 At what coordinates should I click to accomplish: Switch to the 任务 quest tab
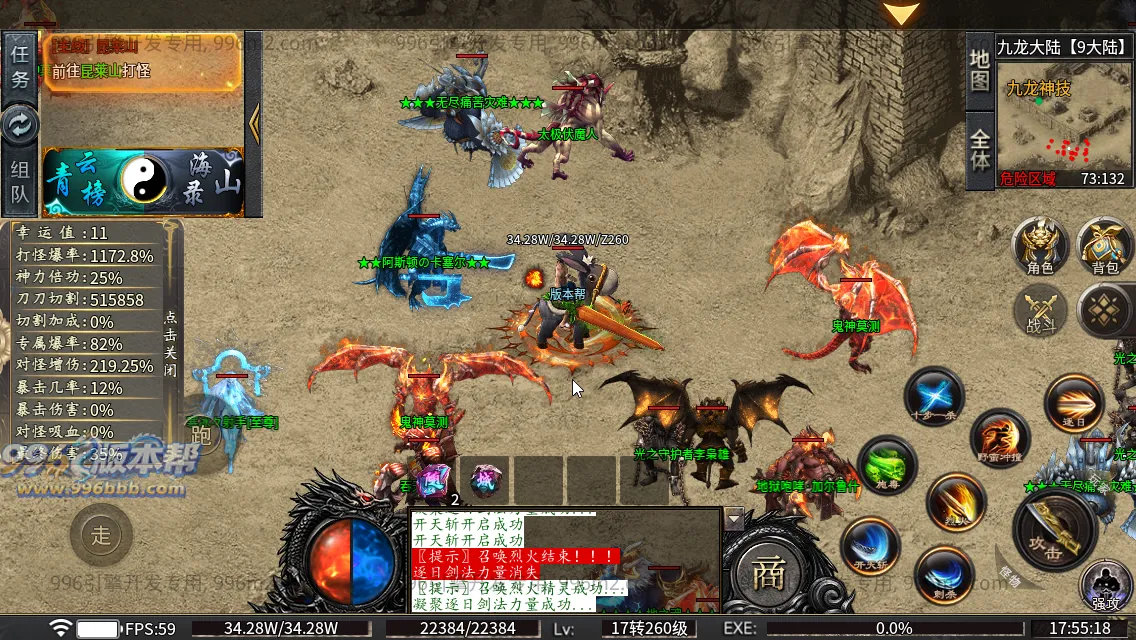[20, 65]
